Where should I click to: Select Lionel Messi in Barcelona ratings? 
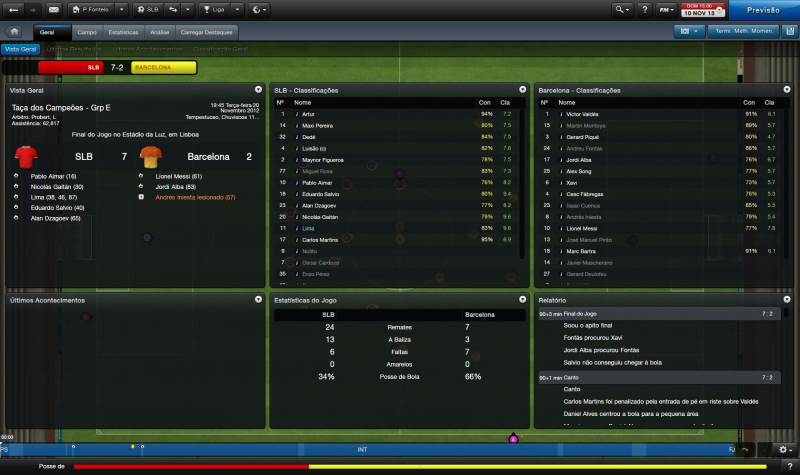(580, 229)
